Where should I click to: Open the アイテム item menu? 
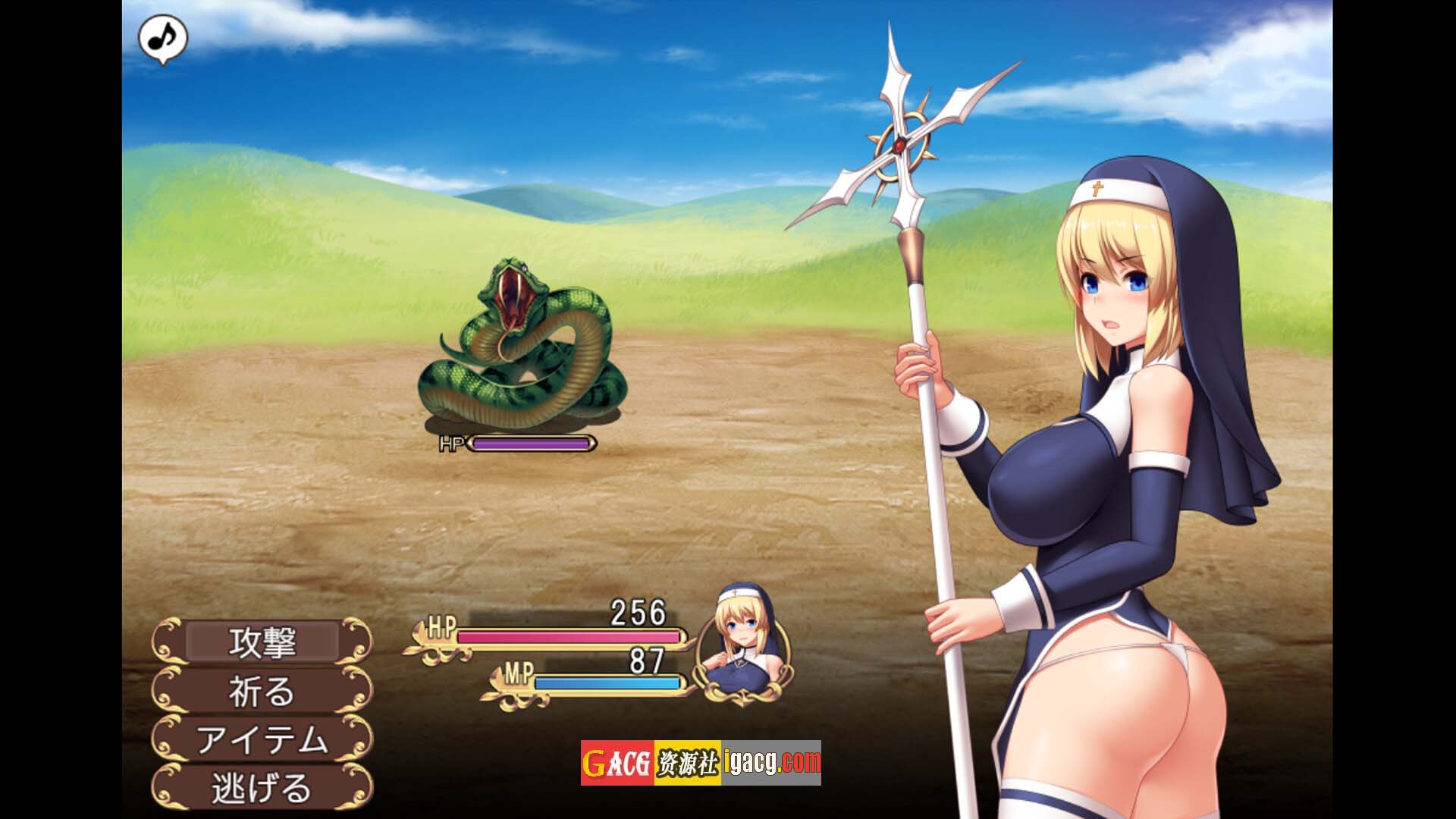pos(262,739)
